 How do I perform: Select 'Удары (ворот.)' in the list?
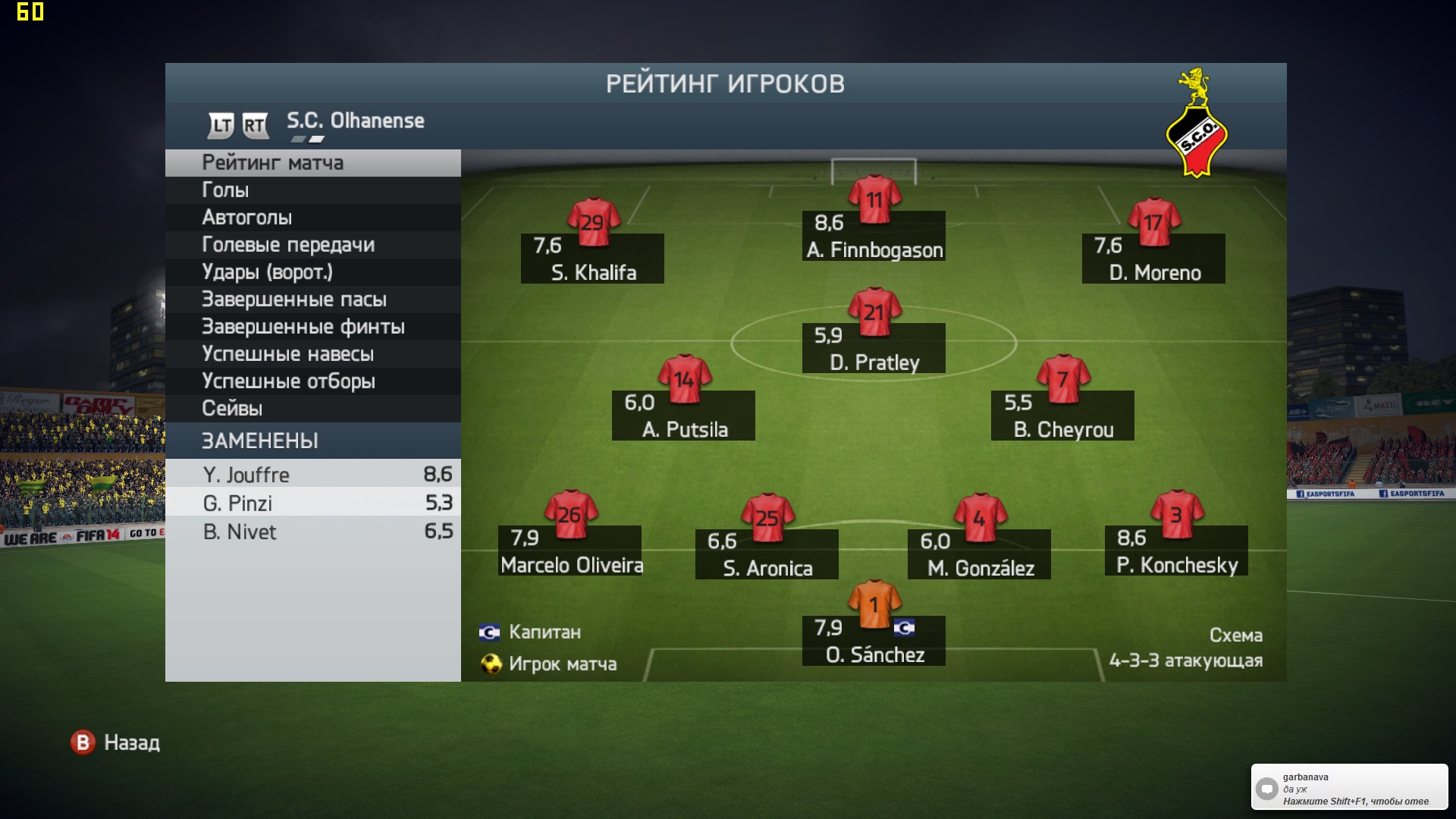312,272
